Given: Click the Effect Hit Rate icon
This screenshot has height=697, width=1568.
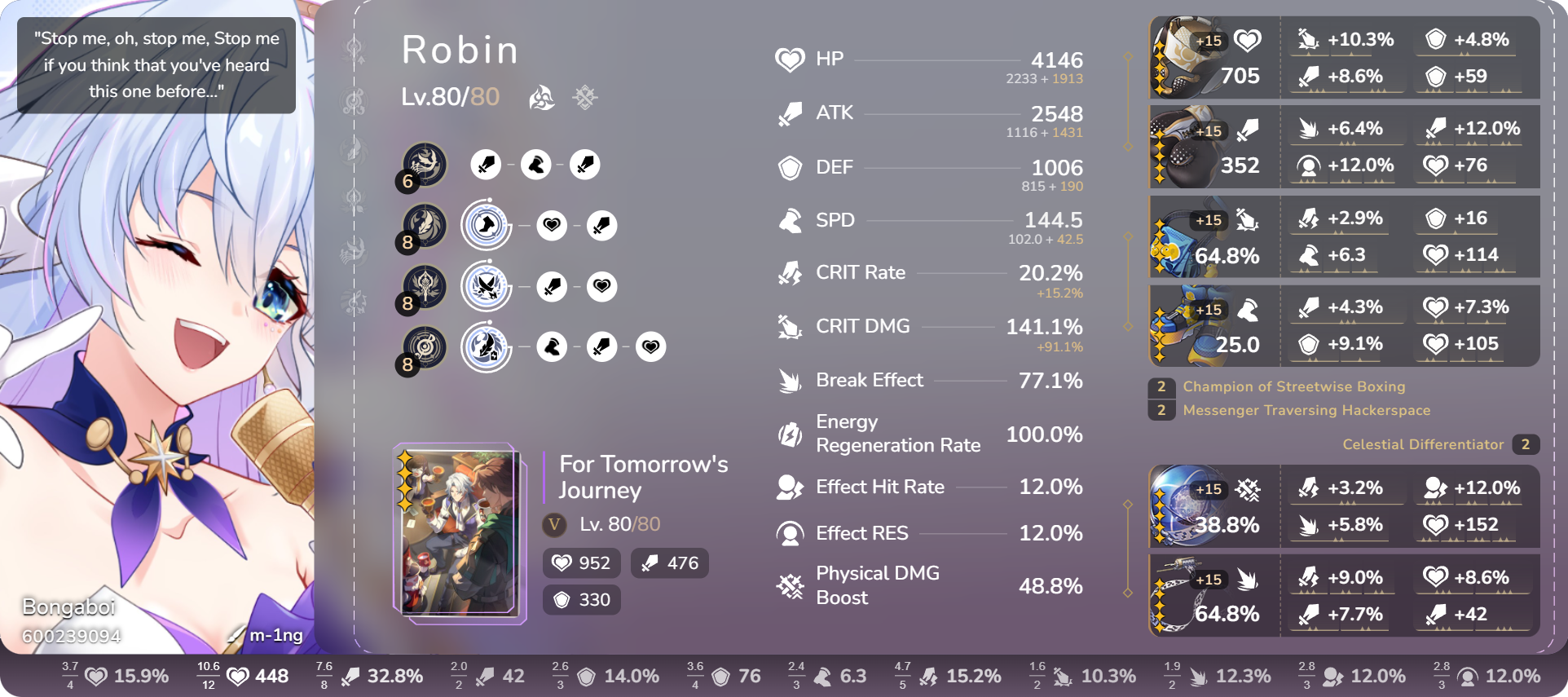Looking at the screenshot, I should click(790, 487).
